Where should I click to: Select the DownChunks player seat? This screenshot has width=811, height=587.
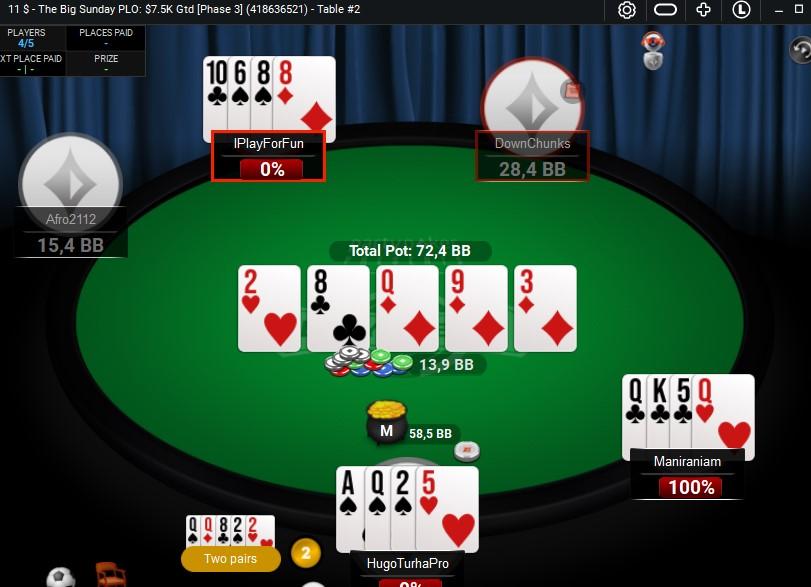[532, 156]
